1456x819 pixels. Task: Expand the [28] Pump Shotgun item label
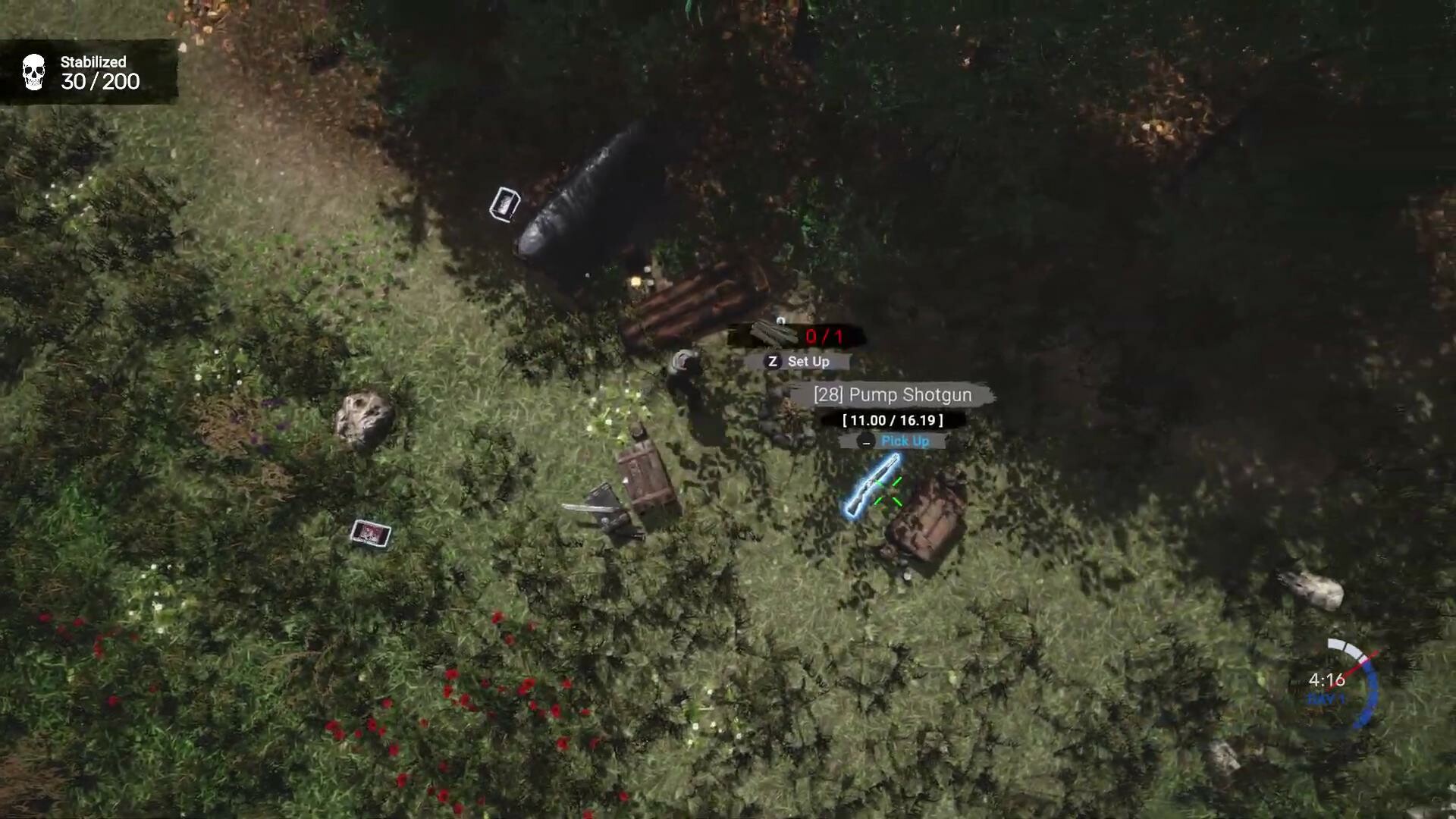tap(892, 394)
